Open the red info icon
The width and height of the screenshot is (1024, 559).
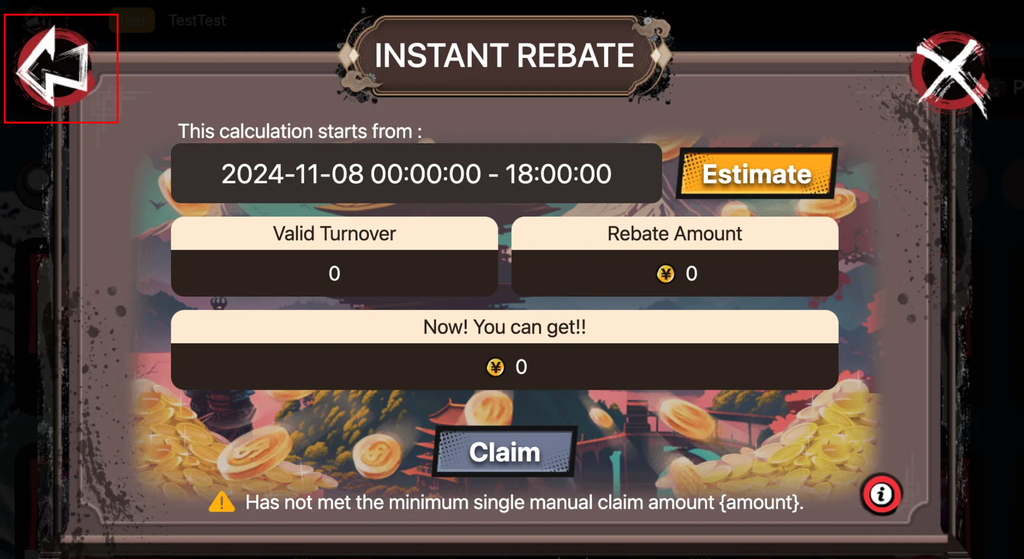click(881, 492)
